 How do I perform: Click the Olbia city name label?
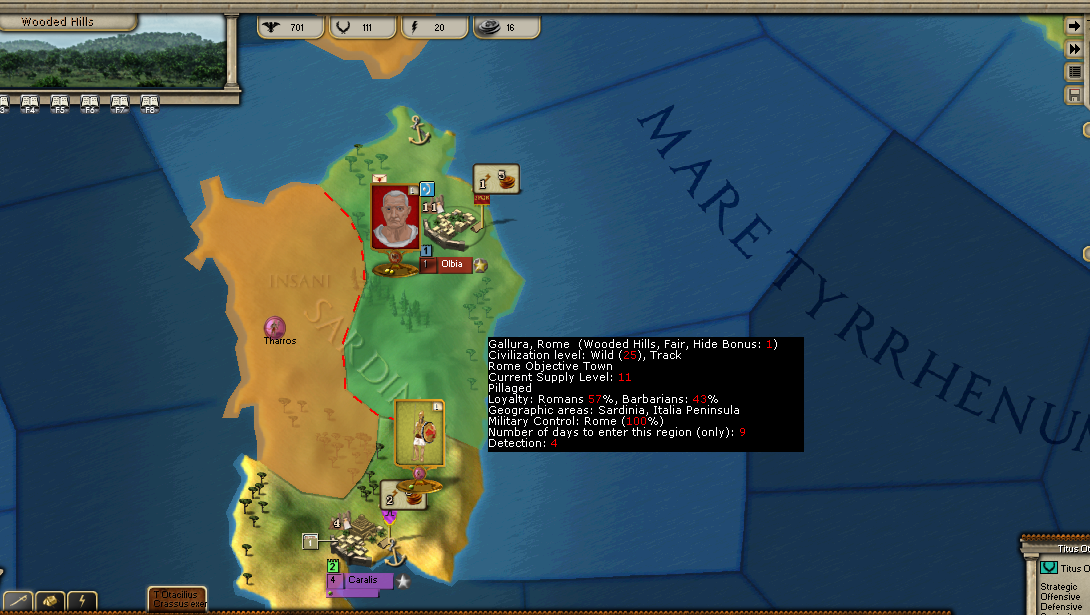coord(453,264)
